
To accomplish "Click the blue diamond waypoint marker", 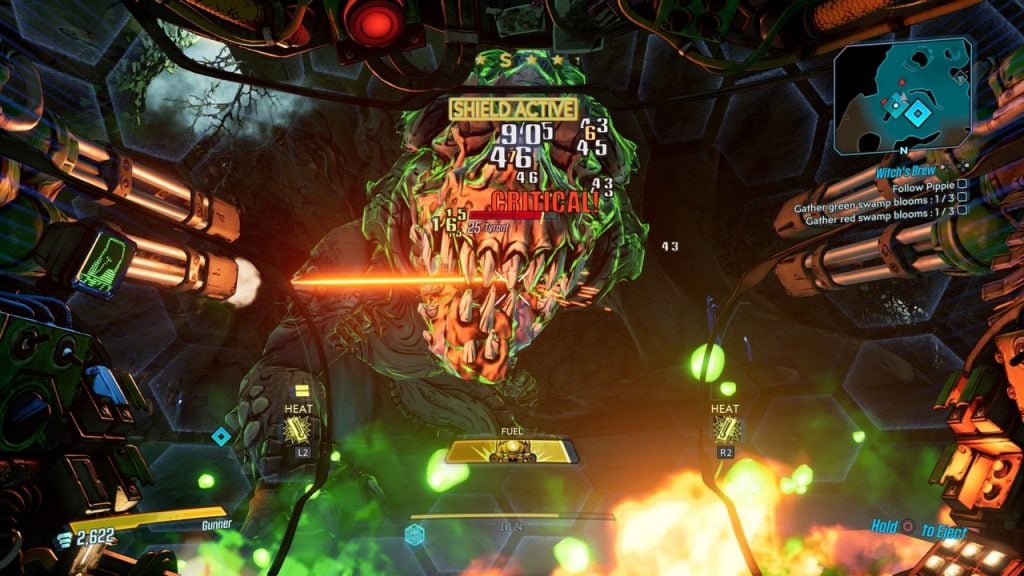I will point(221,435).
